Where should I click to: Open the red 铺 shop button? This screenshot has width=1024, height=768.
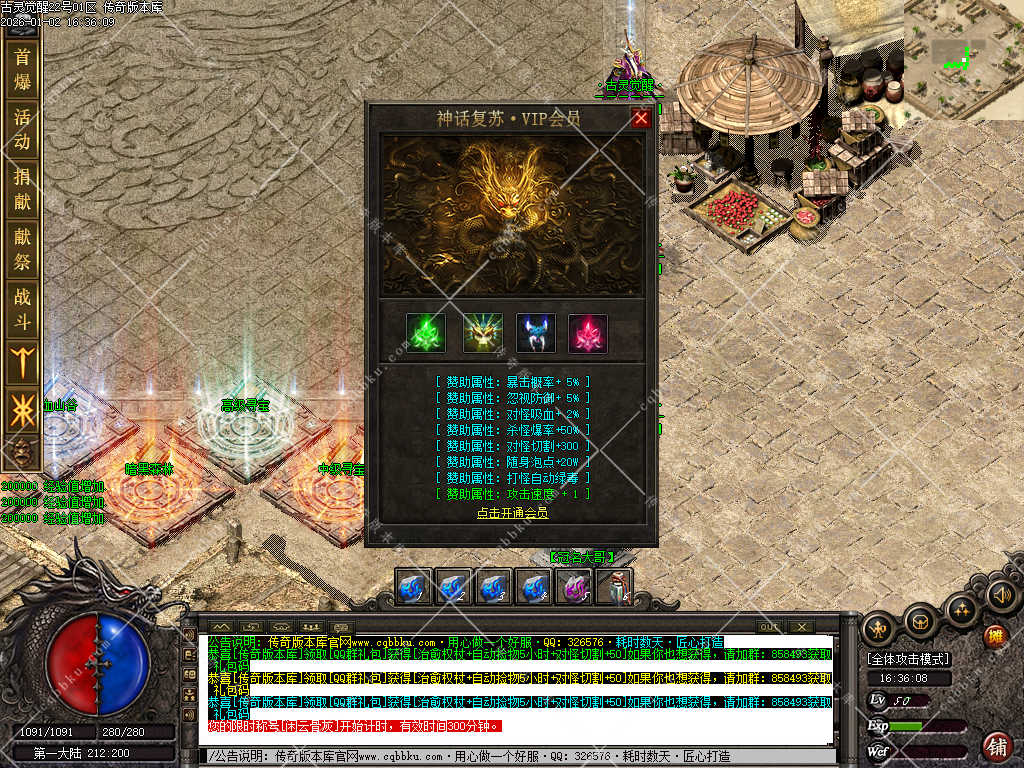coord(996,746)
